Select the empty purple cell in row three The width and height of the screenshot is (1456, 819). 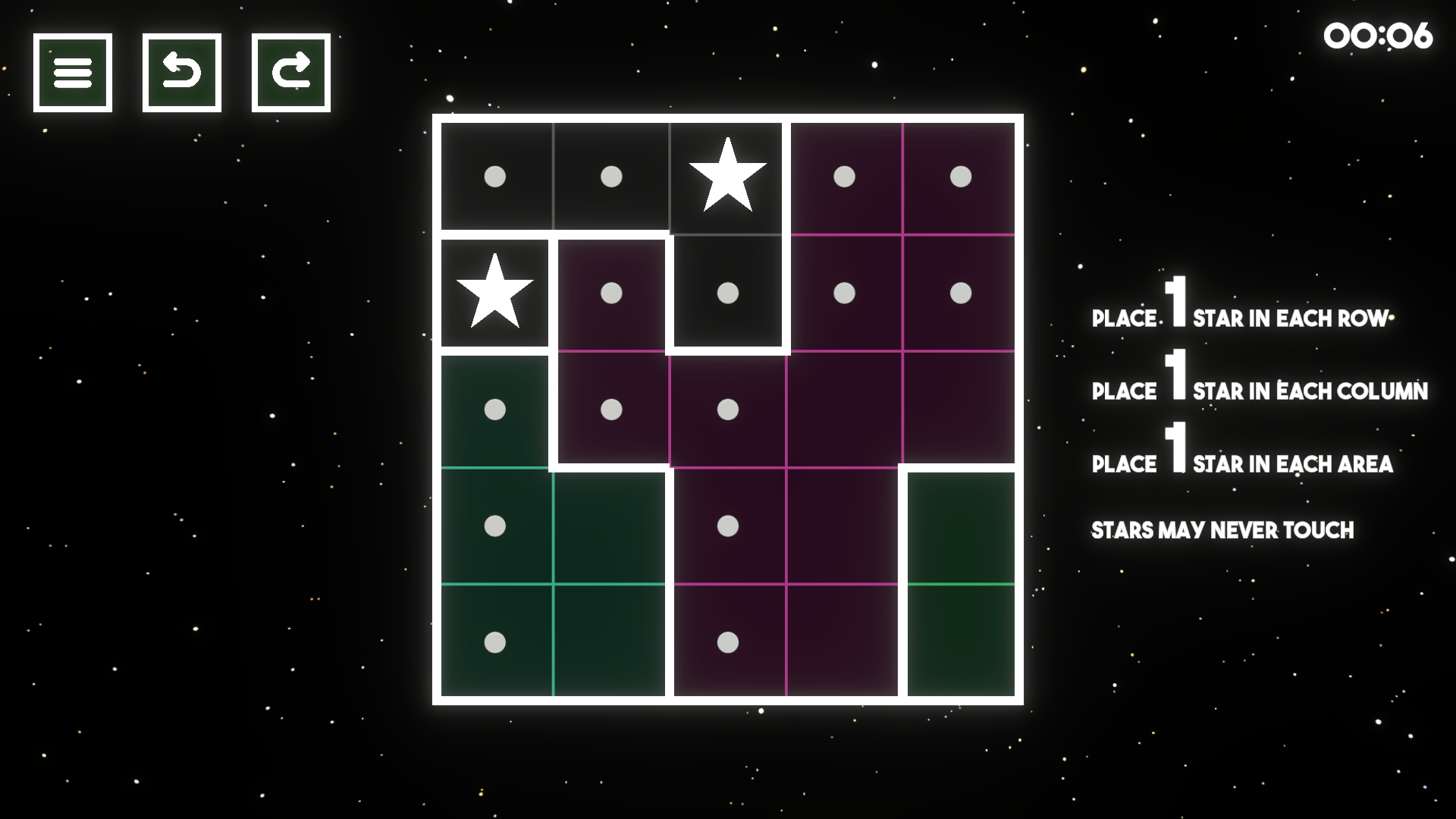[x=844, y=410]
